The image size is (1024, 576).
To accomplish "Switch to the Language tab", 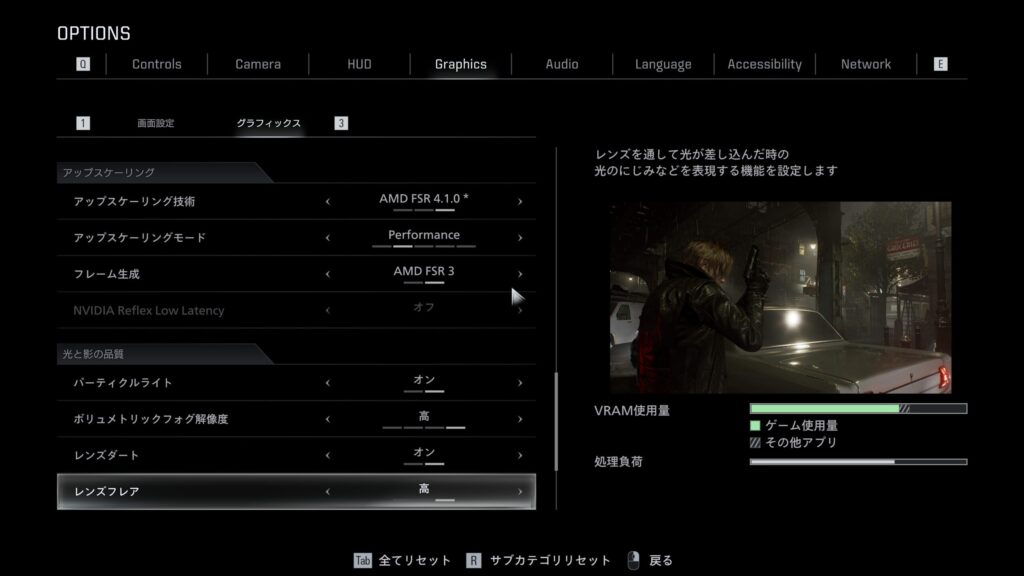I will pyautogui.click(x=663, y=64).
